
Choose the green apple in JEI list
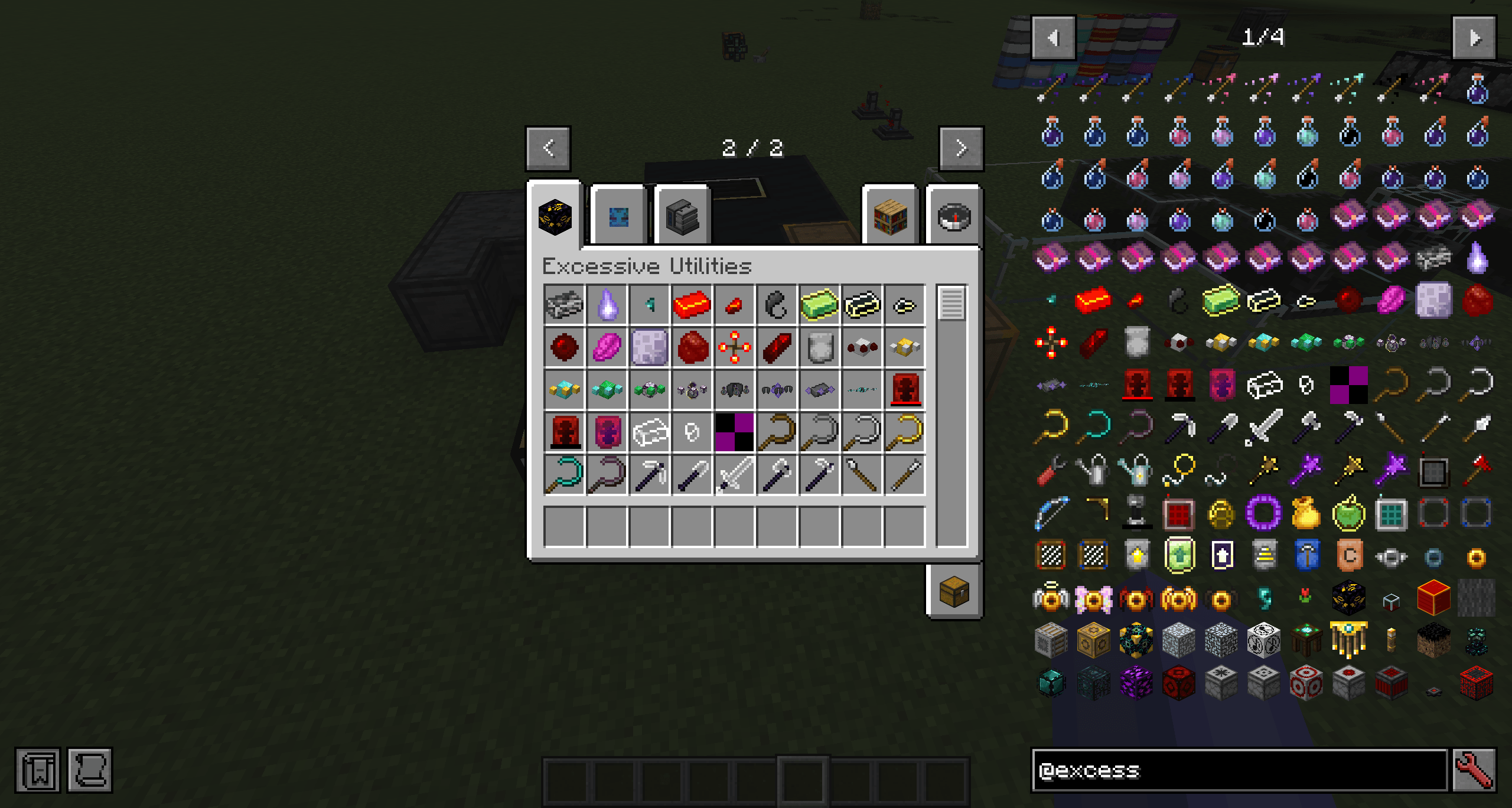[x=1349, y=513]
